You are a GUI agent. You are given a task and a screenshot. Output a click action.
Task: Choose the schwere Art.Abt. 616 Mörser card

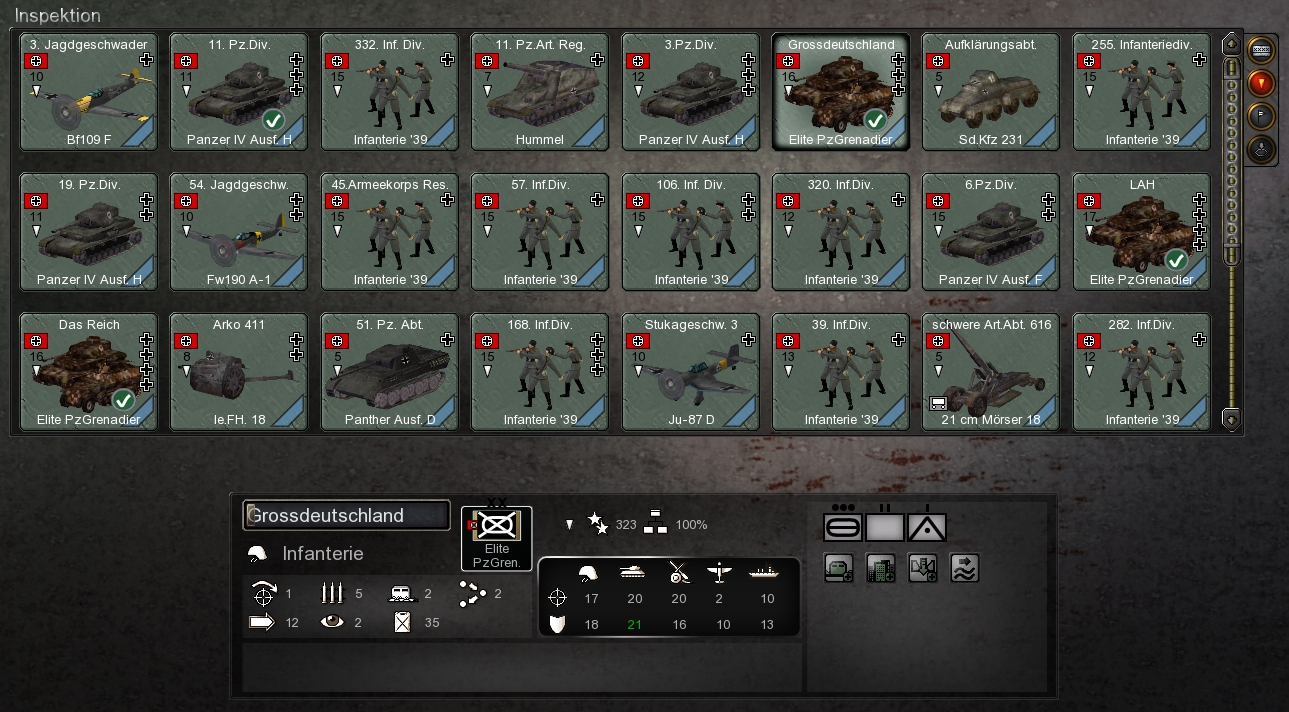point(991,371)
